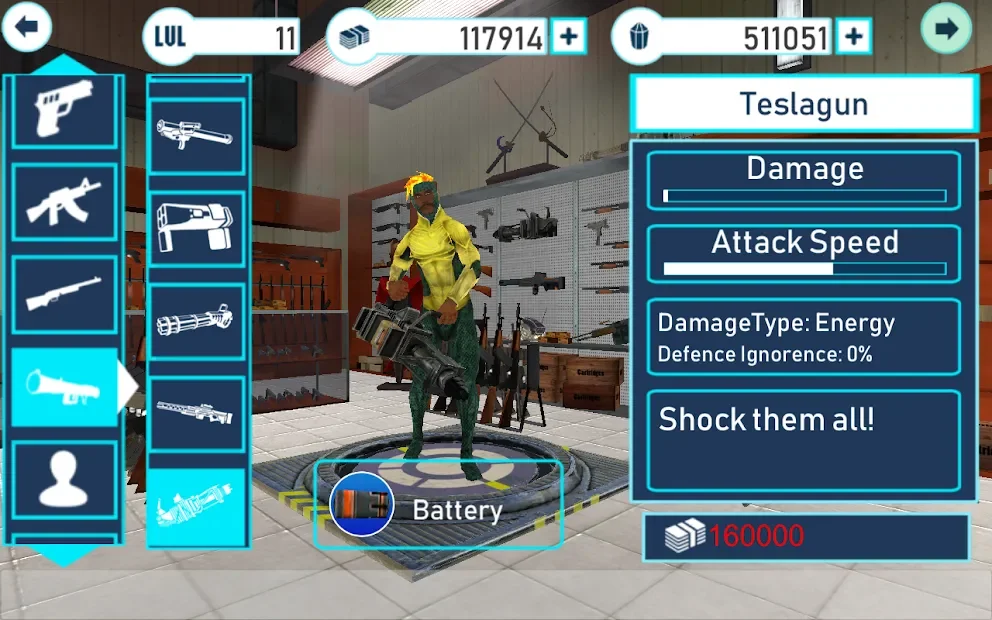Select the boxy multi-barrel launcher weapon
This screenshot has height=620, width=992.
point(196,229)
